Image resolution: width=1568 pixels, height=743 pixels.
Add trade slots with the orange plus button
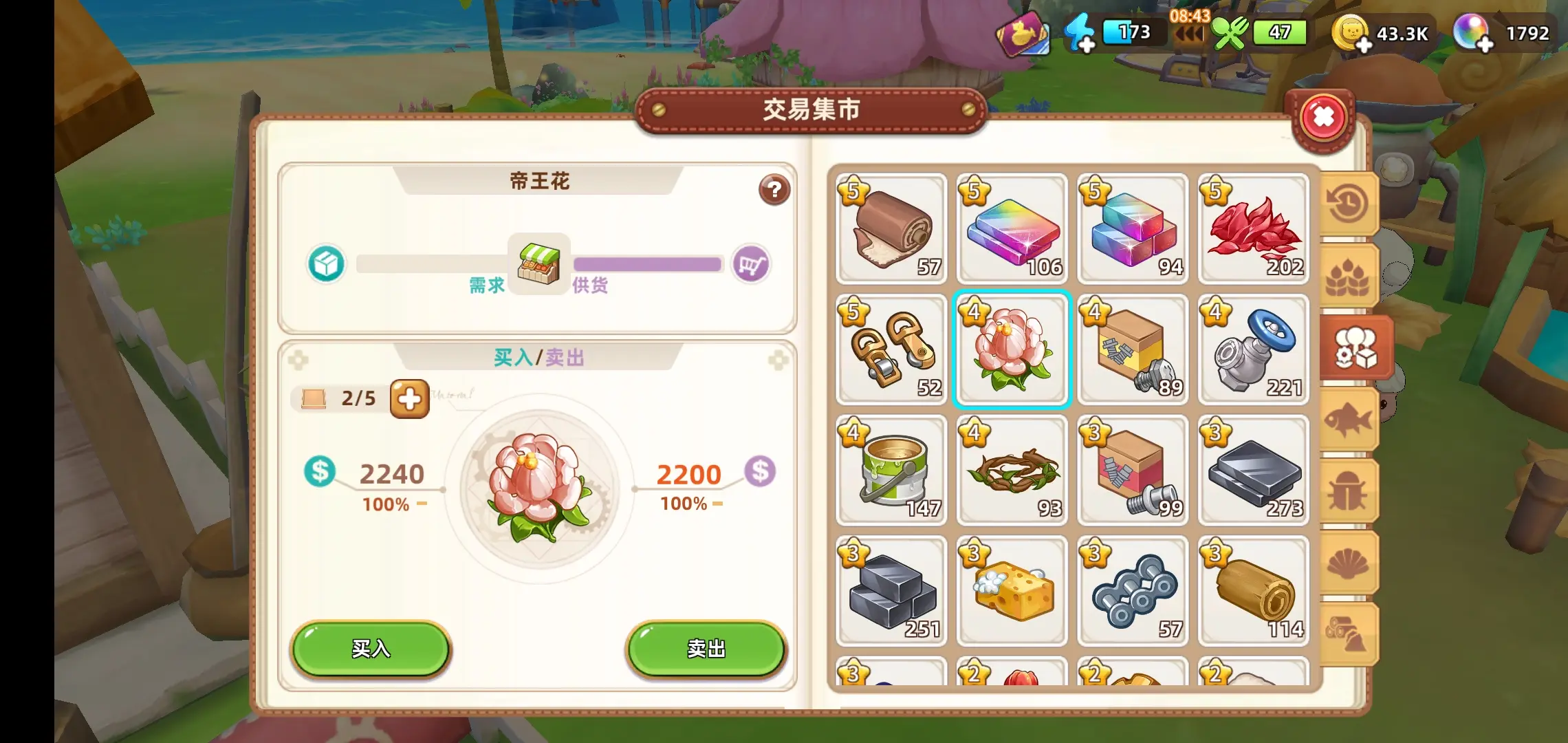(409, 398)
